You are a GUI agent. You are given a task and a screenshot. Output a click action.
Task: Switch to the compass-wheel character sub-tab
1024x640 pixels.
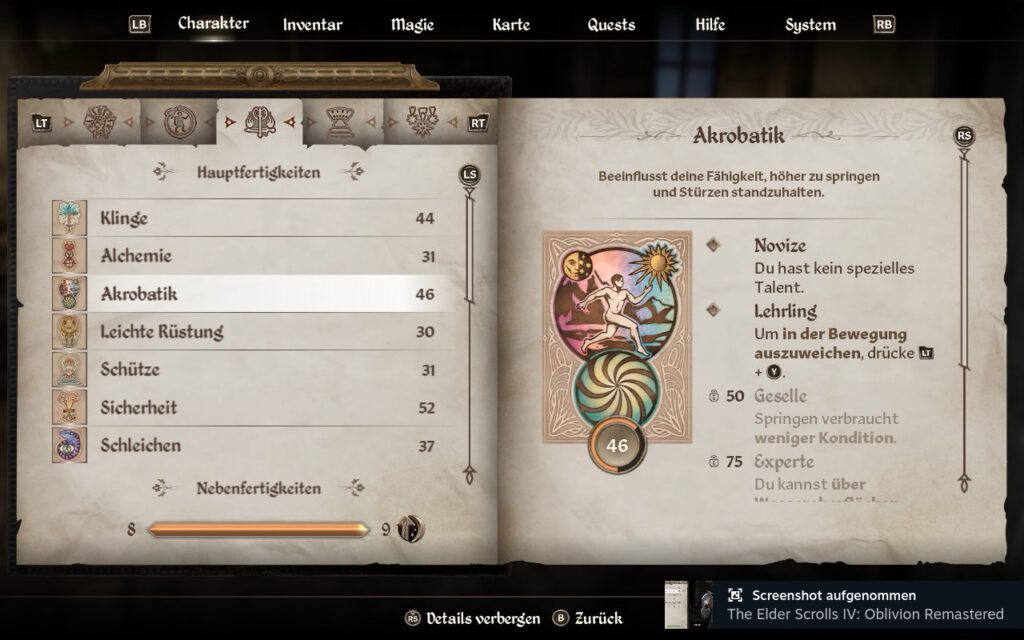tap(100, 122)
